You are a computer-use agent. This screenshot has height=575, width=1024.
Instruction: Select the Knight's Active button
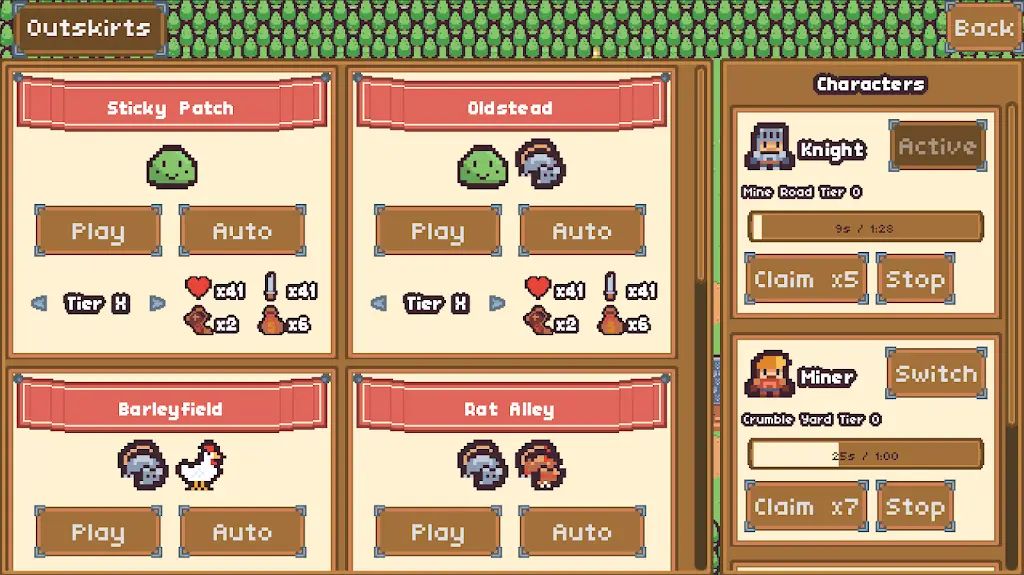(937, 146)
